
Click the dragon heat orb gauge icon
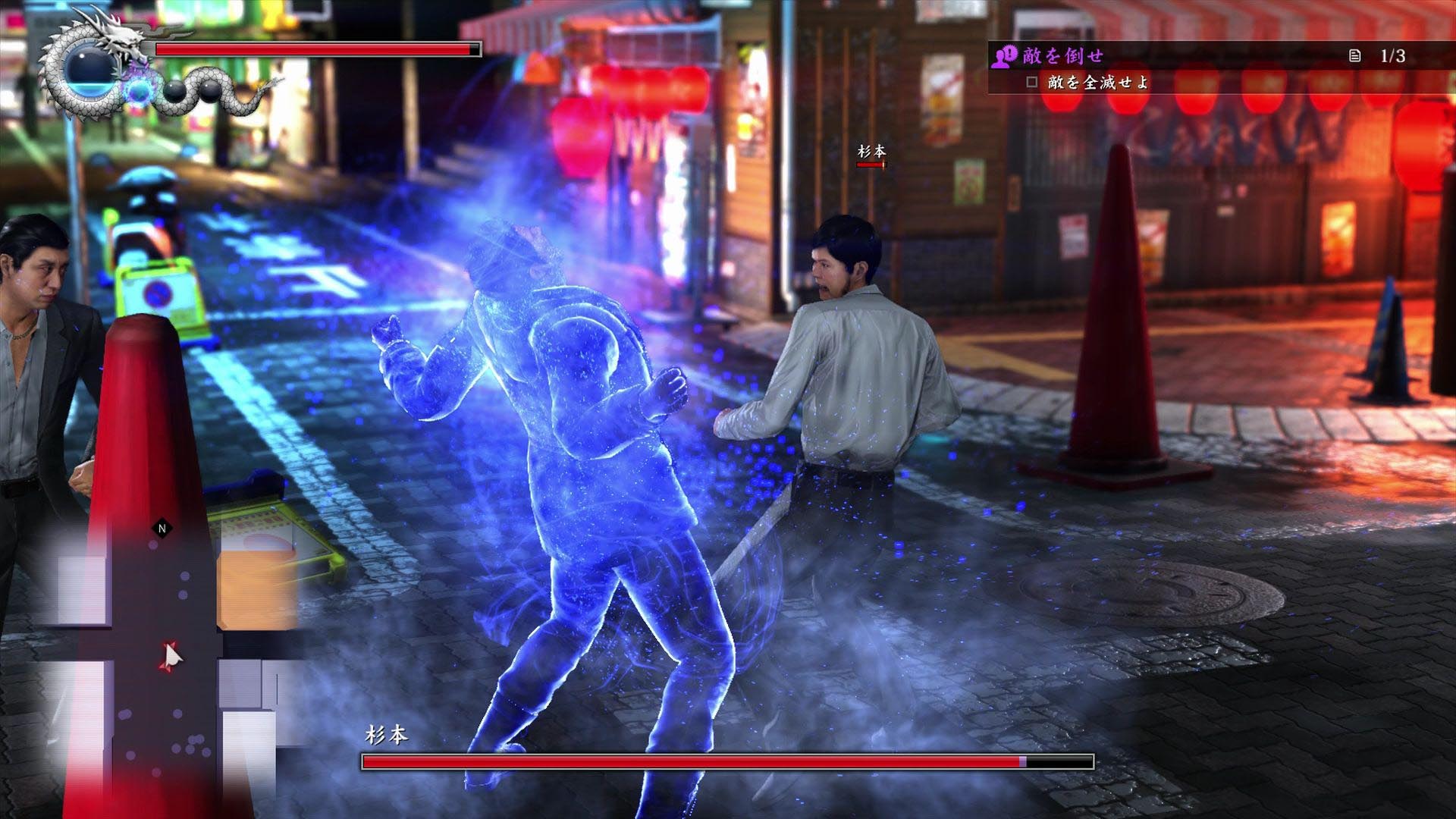click(89, 70)
